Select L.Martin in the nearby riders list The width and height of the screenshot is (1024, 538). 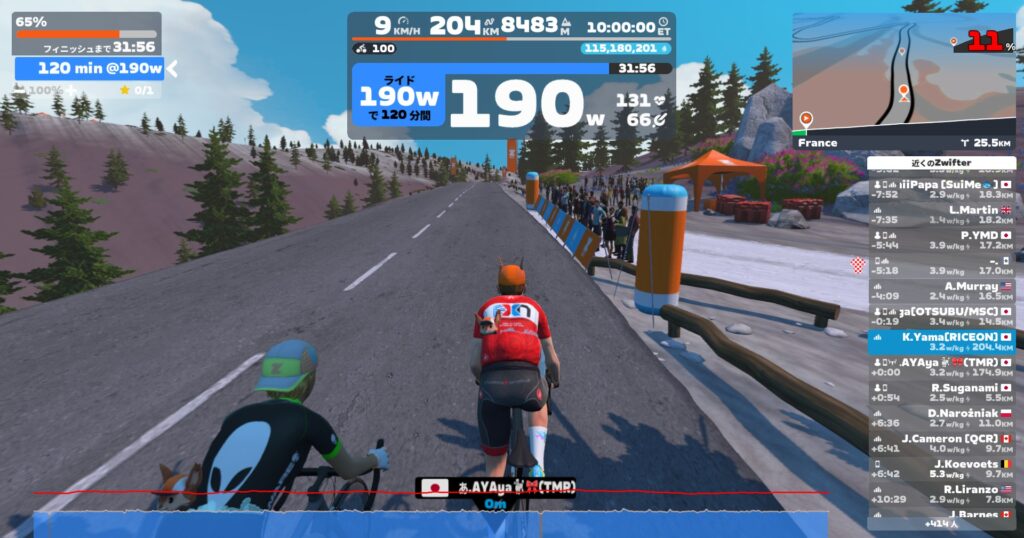click(x=941, y=214)
